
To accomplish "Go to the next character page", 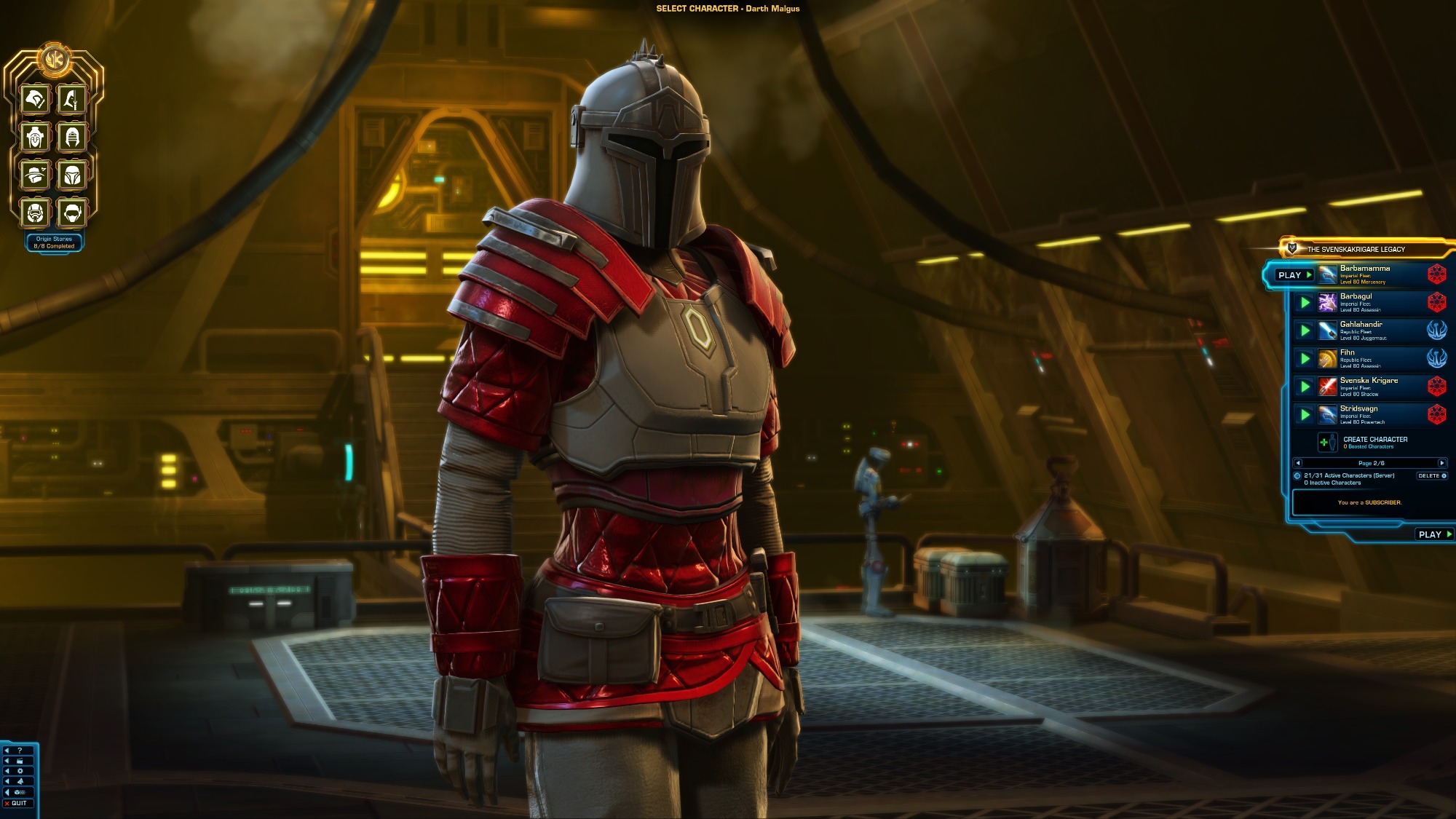I will tap(1441, 463).
